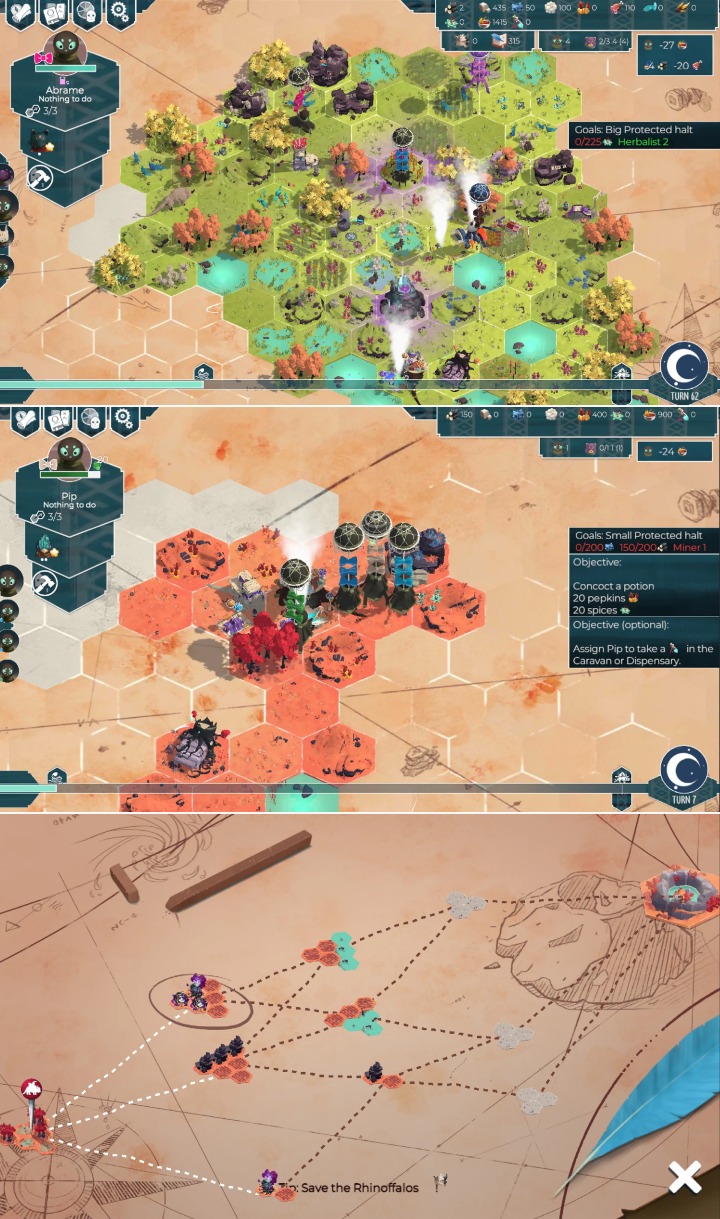Image resolution: width=720 pixels, height=1219 pixels.
Task: End the turn with the Turn 62 moon button
Action: point(685,368)
